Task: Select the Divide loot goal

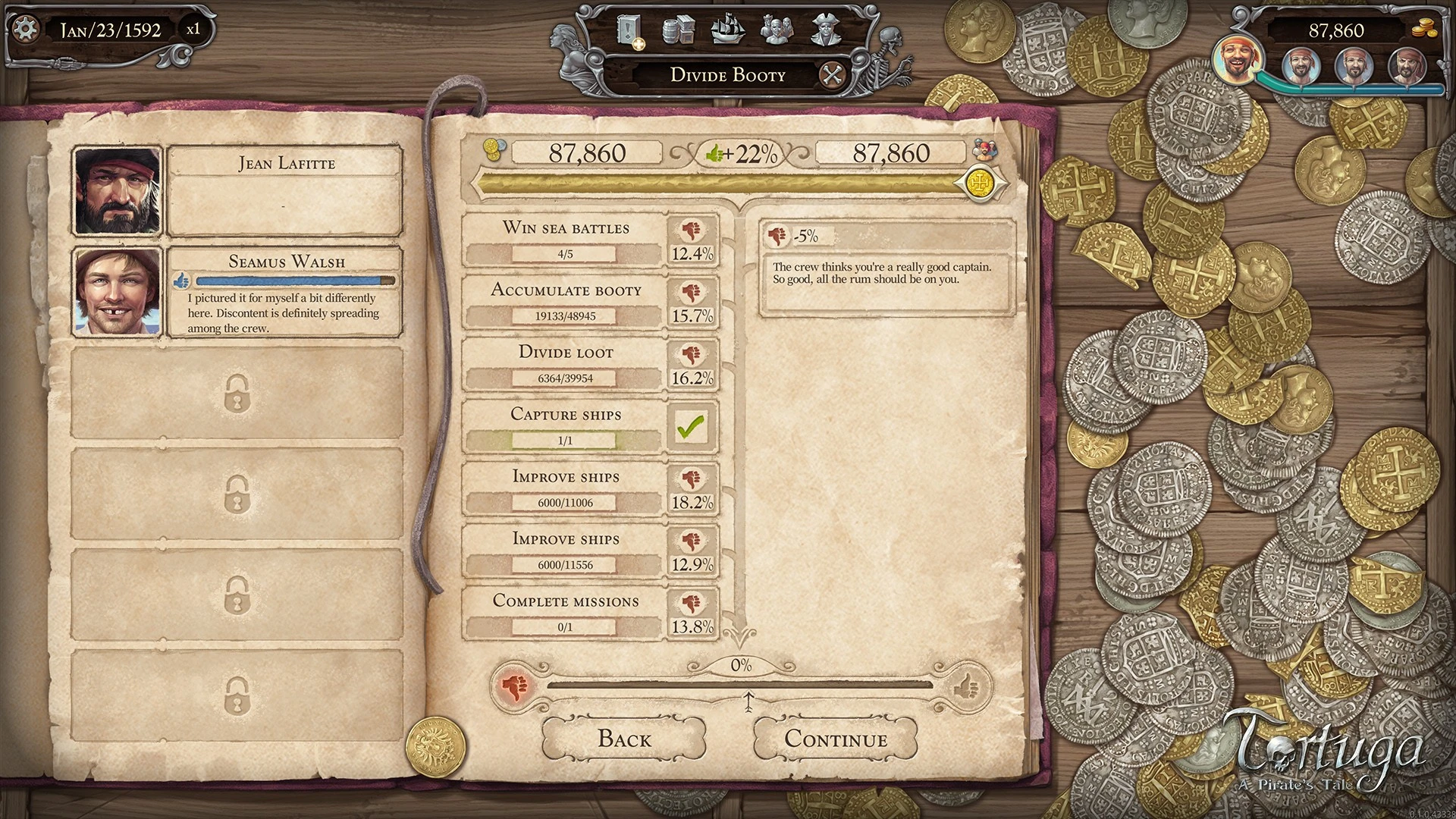Action: (x=565, y=365)
